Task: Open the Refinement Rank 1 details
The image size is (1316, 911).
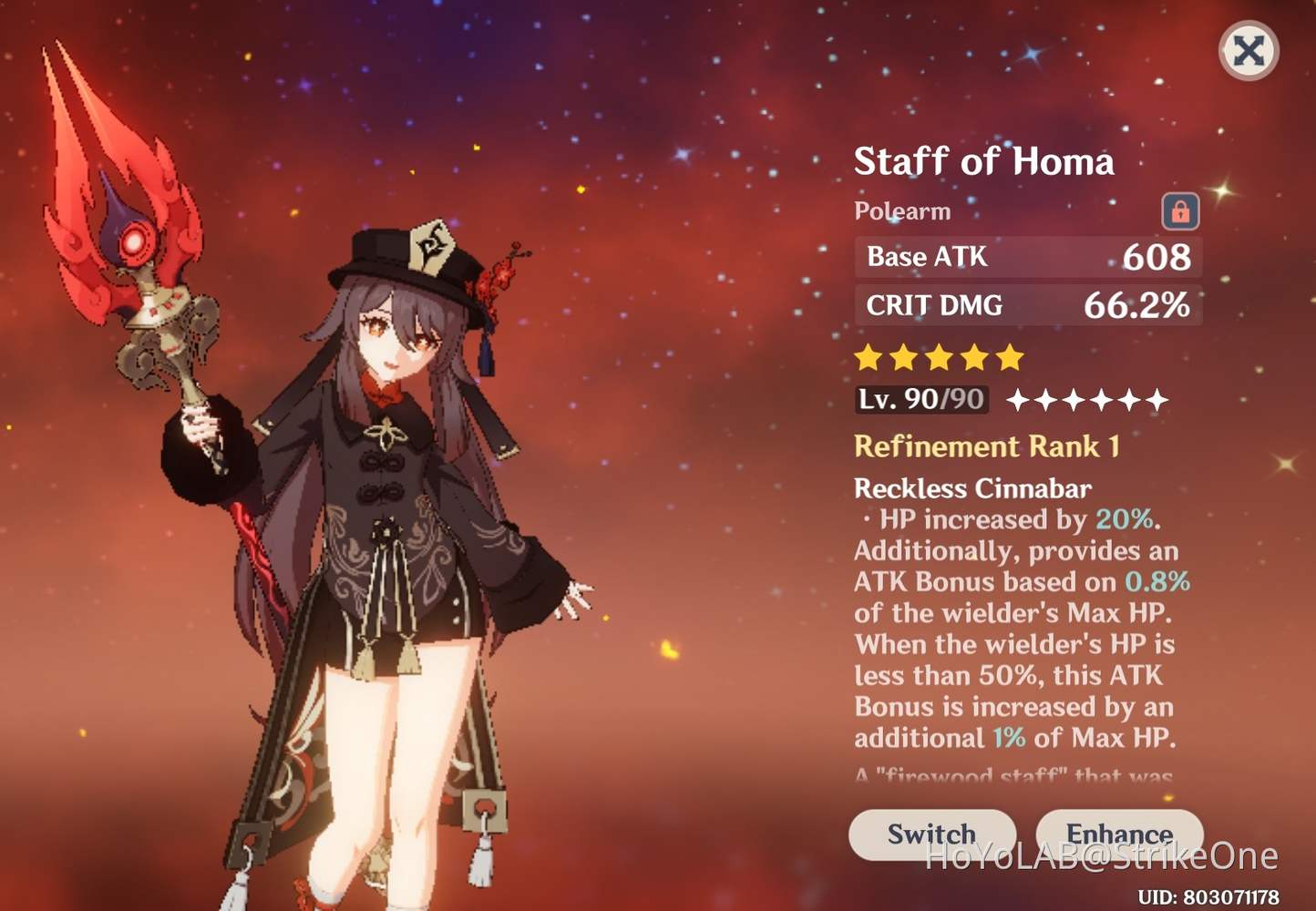Action: click(988, 445)
